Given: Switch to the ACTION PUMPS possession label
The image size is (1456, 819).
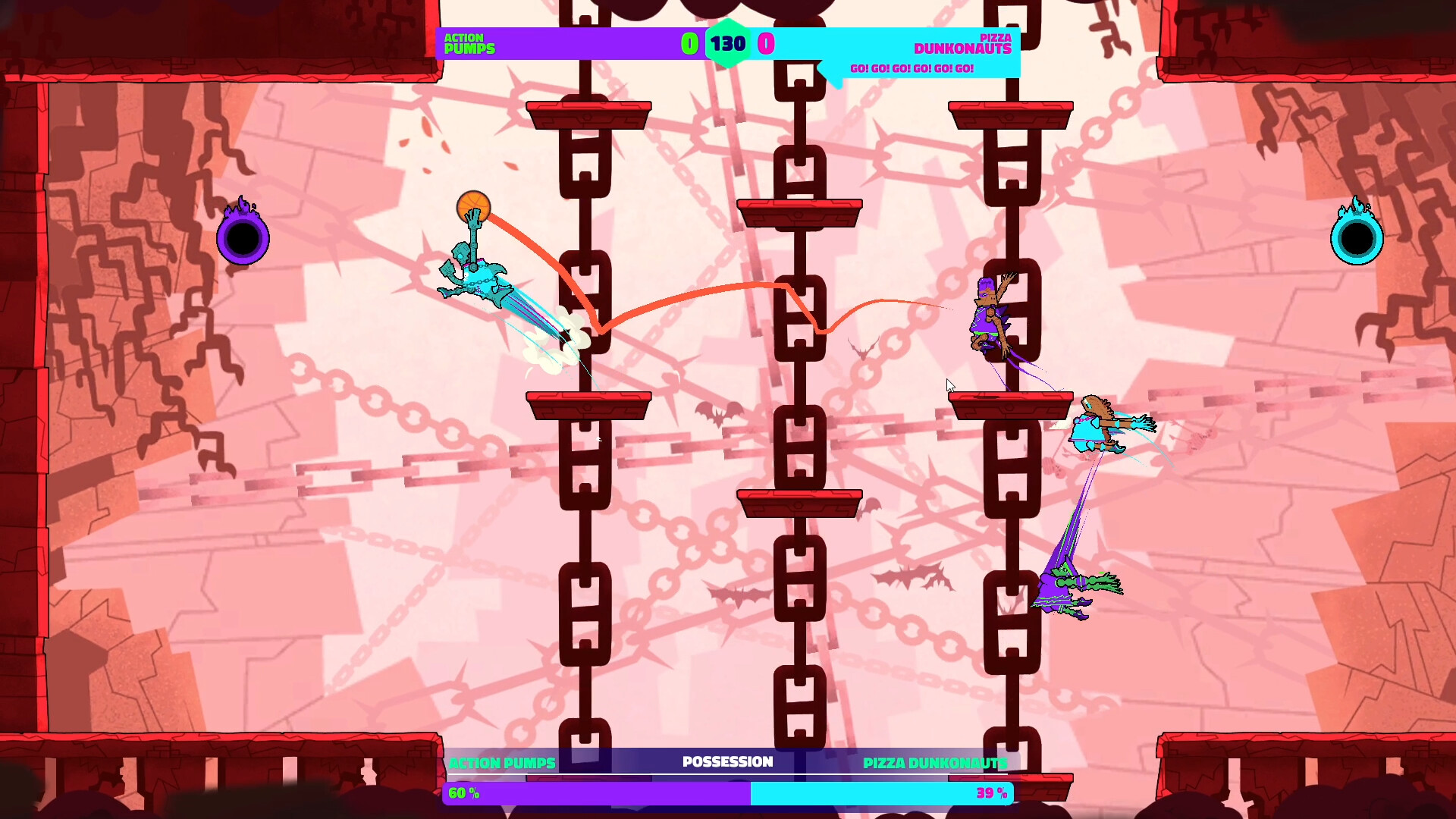Looking at the screenshot, I should (x=503, y=761).
